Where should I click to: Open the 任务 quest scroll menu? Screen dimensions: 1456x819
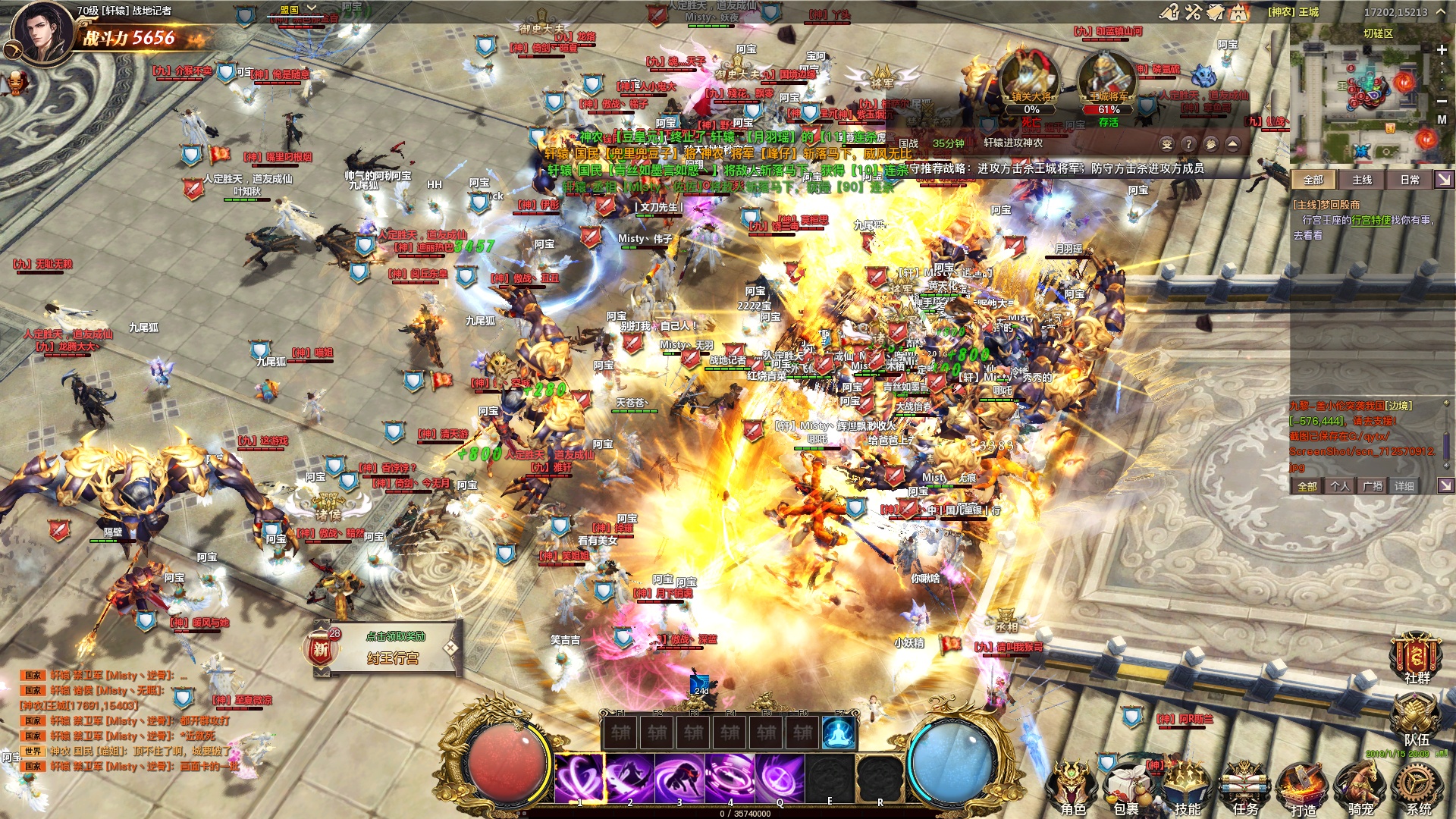pyautogui.click(x=1244, y=787)
